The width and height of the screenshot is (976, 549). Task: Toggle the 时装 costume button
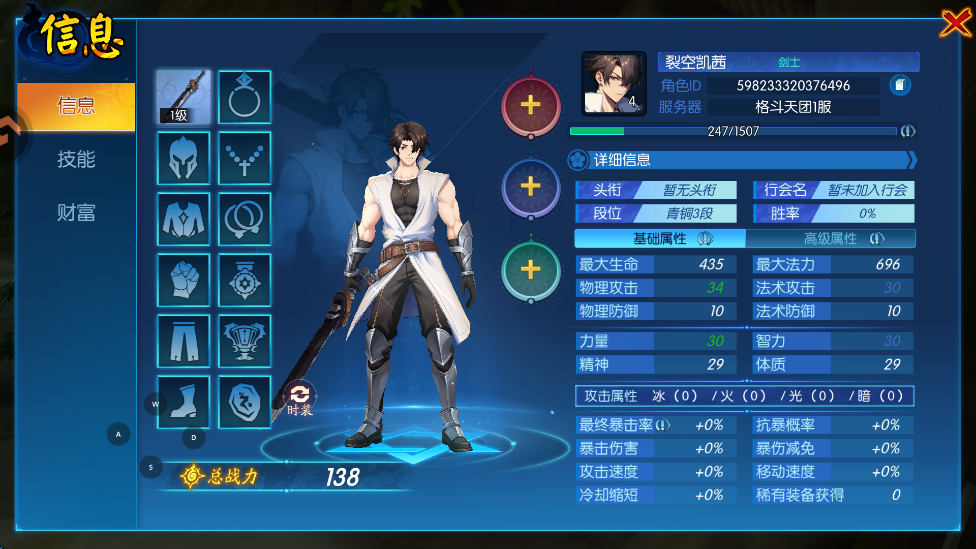pos(300,397)
